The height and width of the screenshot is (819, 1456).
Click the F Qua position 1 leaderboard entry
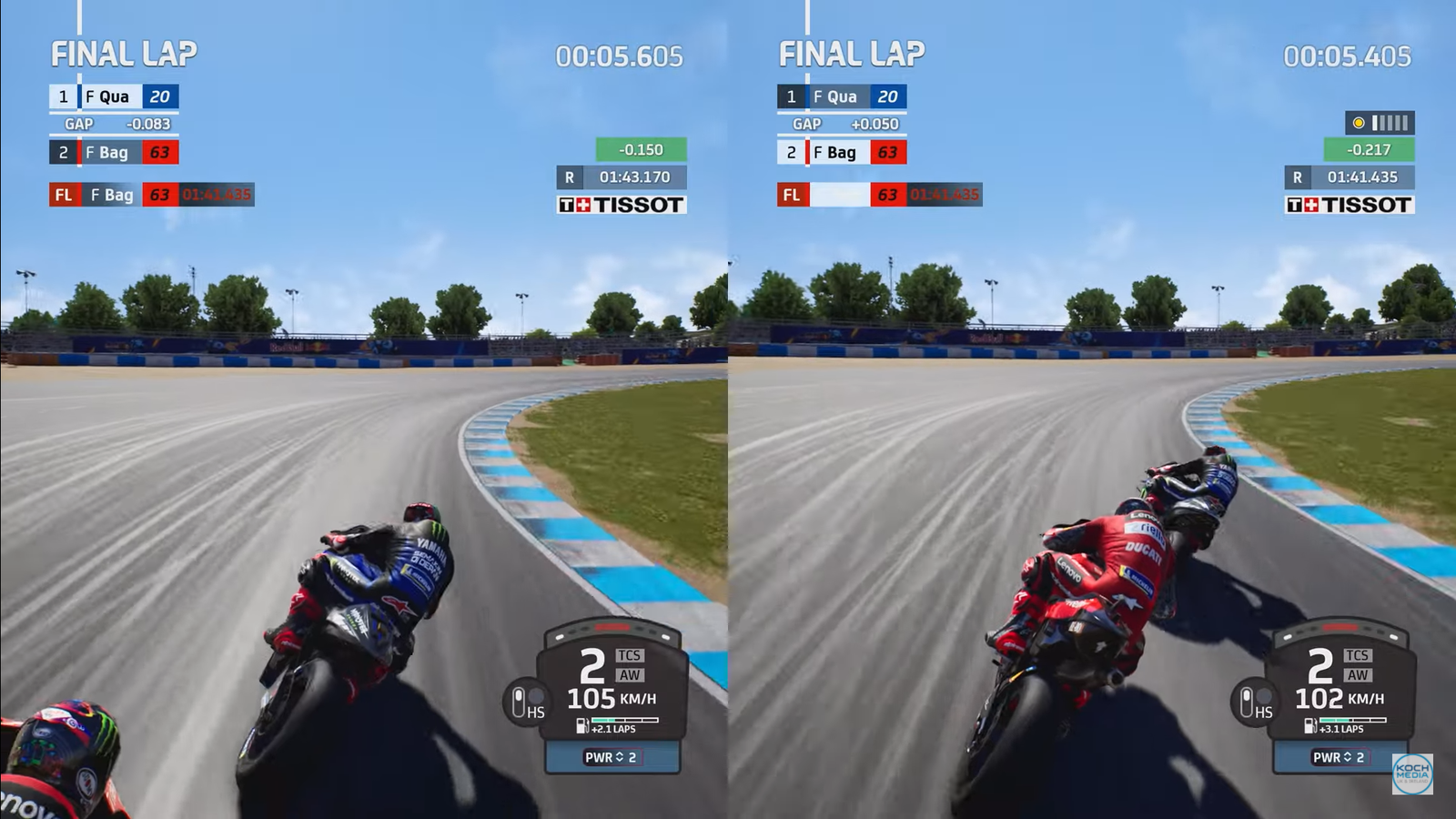[112, 96]
